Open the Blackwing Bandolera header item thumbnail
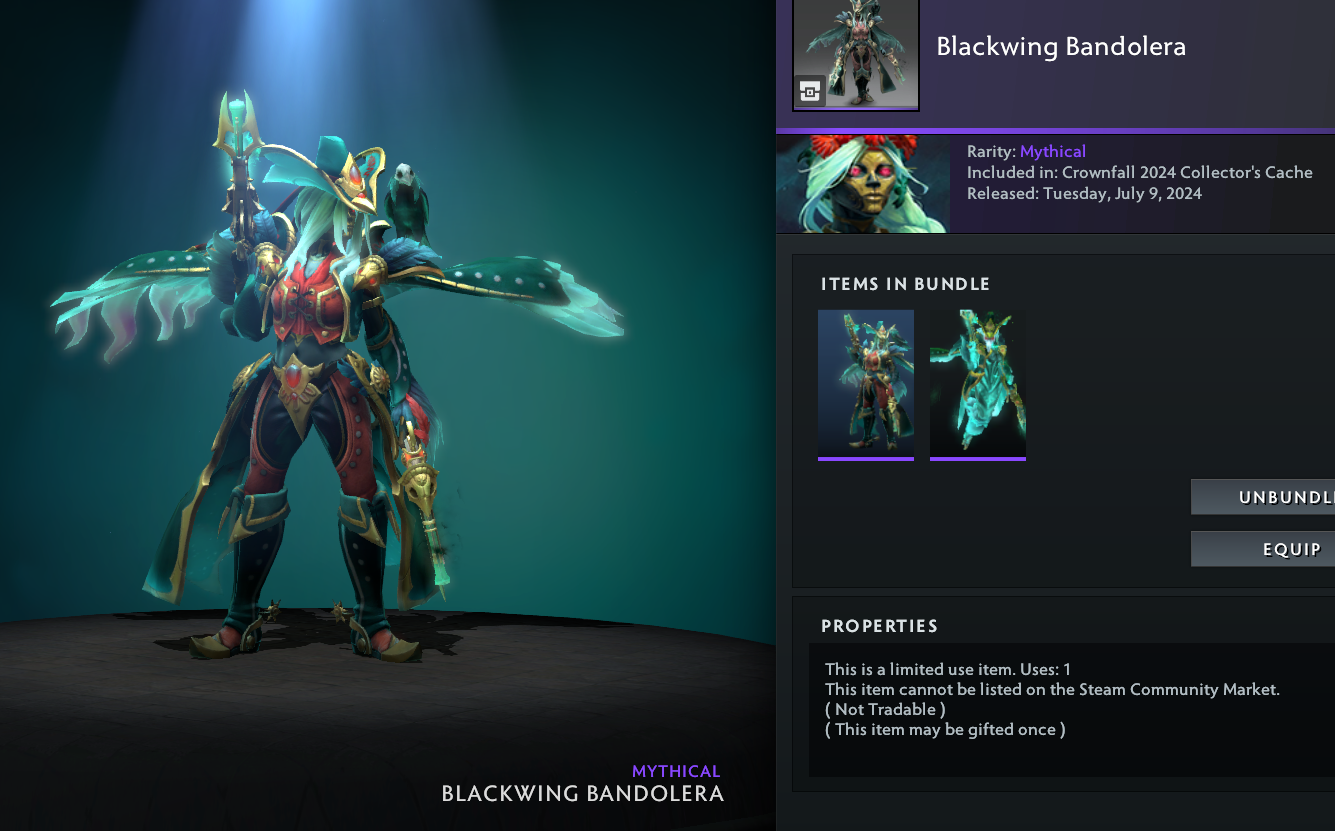This screenshot has width=1335, height=831. (856, 54)
